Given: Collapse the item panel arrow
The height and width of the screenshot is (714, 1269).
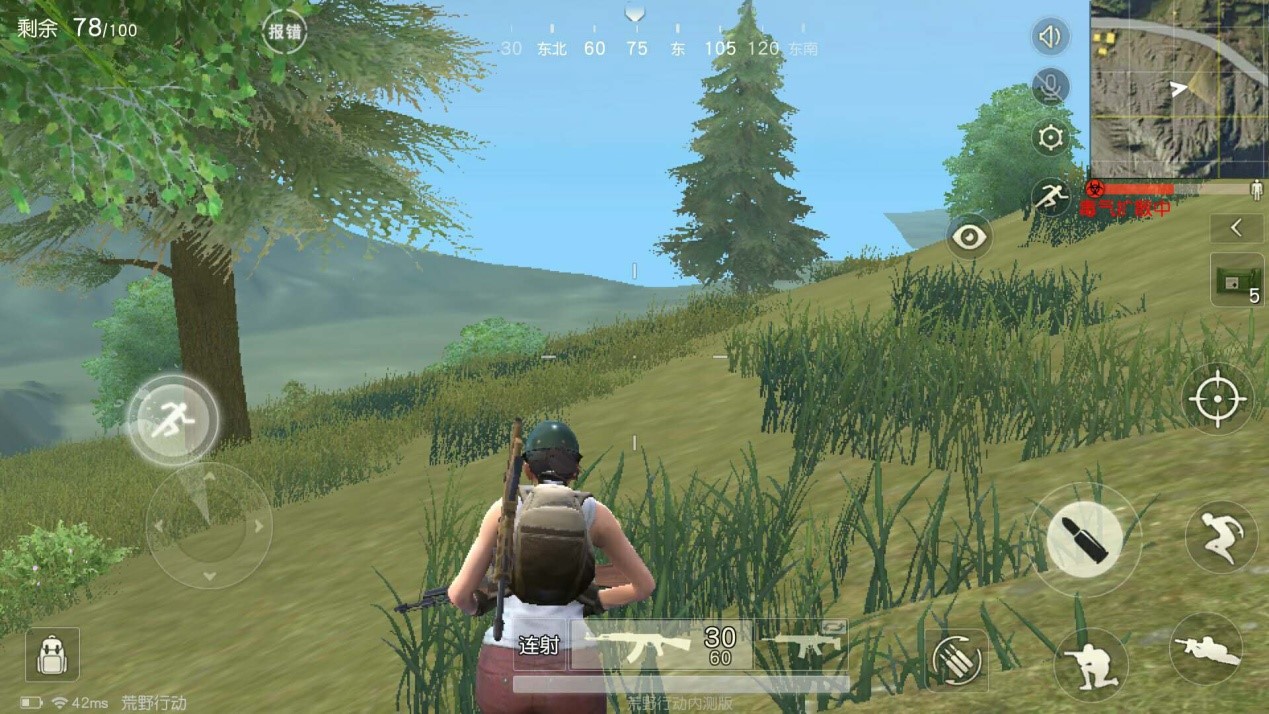Looking at the screenshot, I should pyautogui.click(x=1236, y=228).
